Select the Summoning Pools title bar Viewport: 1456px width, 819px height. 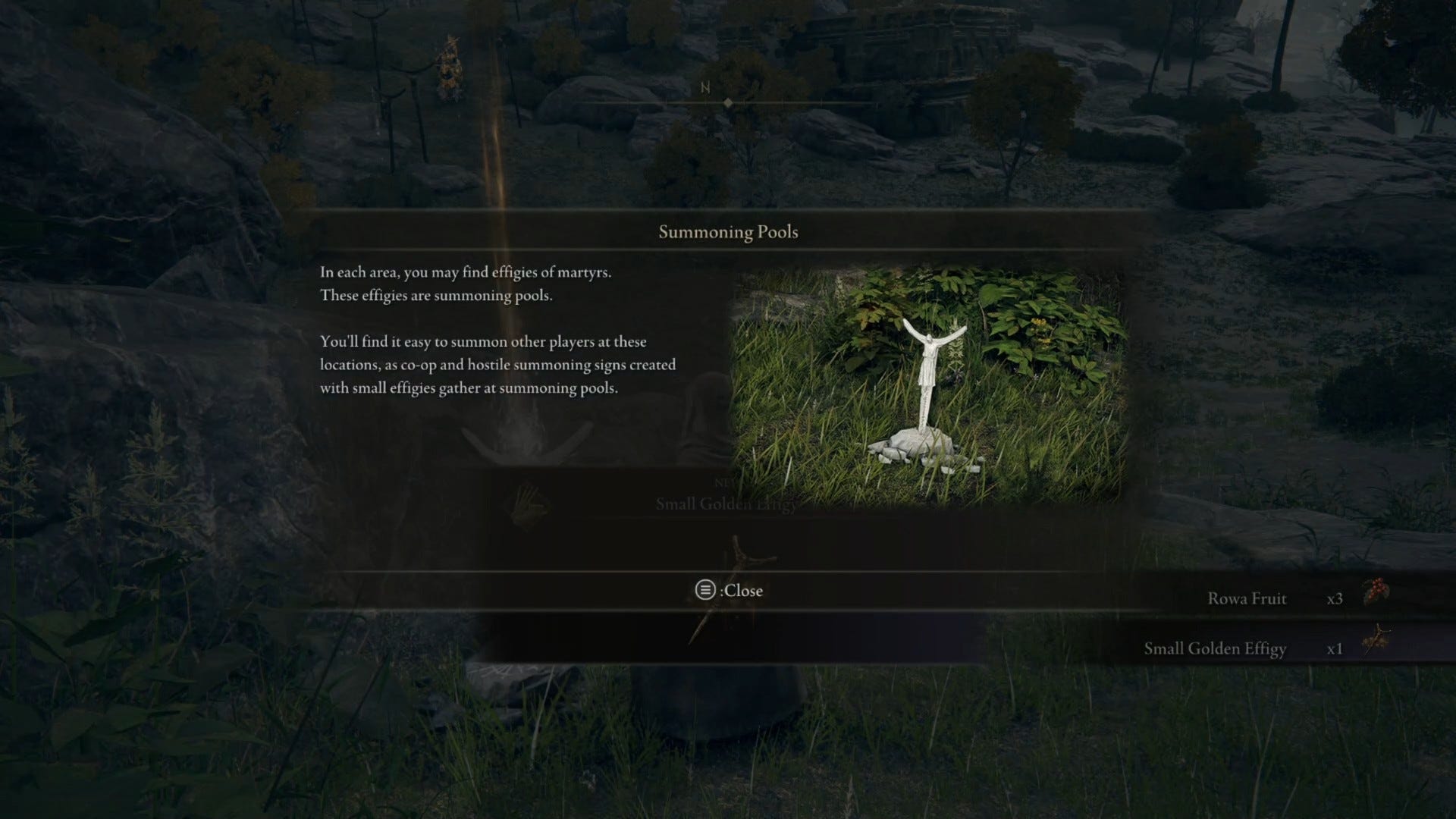[x=727, y=232]
